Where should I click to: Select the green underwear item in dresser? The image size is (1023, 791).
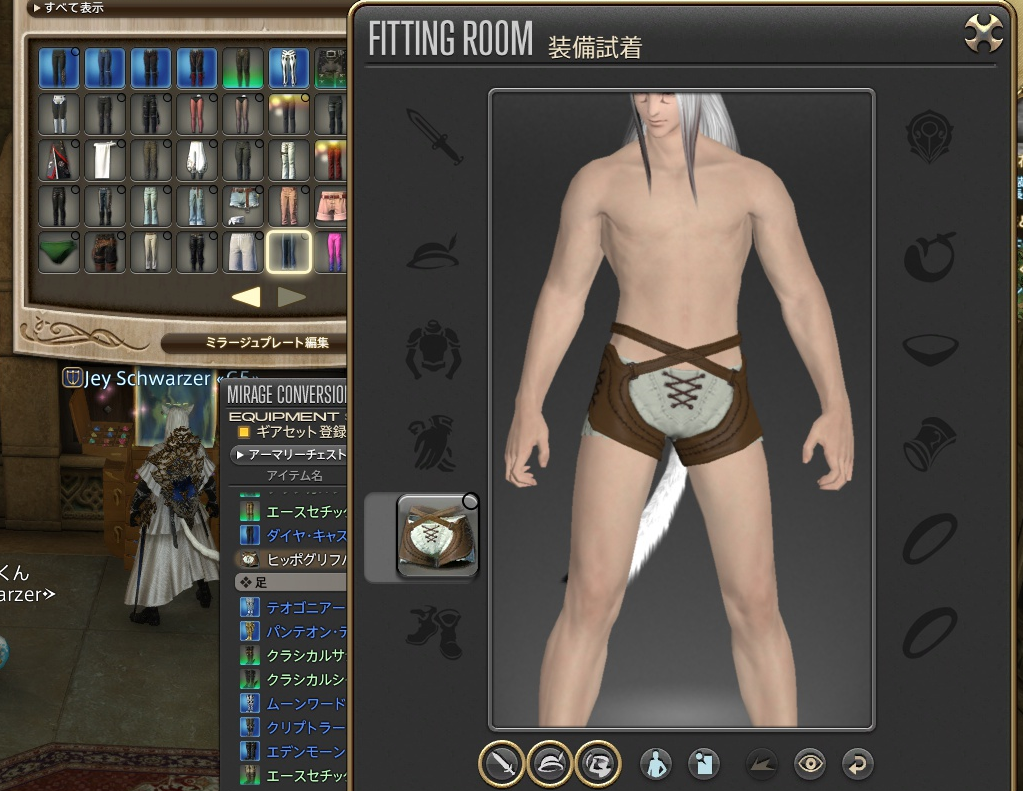[x=59, y=252]
